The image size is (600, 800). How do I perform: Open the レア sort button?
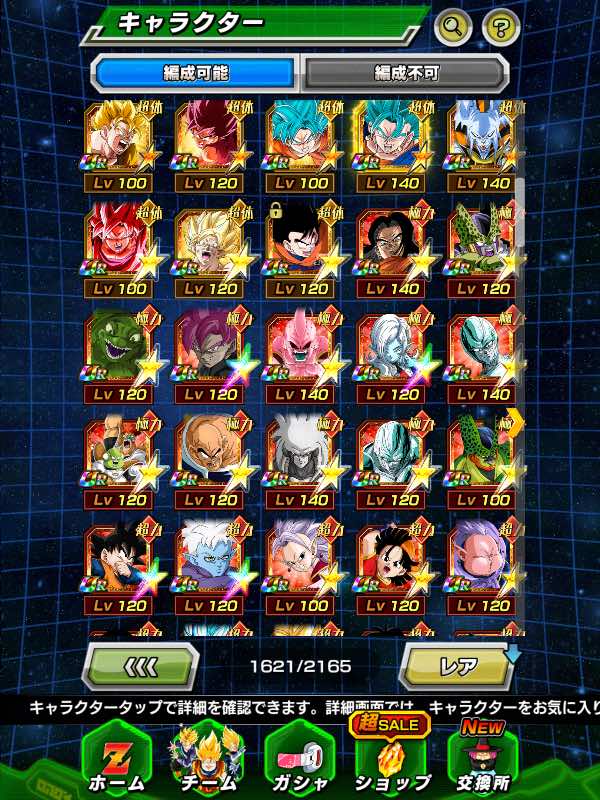(x=457, y=665)
